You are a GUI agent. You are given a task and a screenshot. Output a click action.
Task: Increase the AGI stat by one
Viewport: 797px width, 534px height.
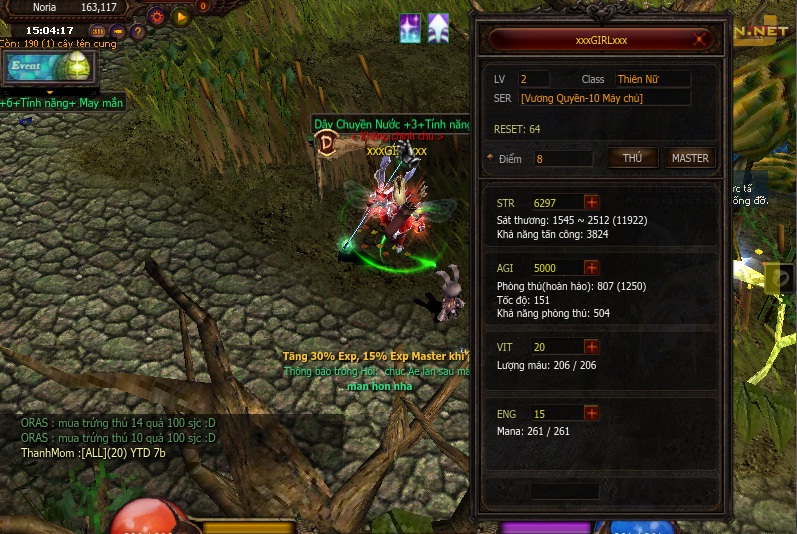(591, 268)
